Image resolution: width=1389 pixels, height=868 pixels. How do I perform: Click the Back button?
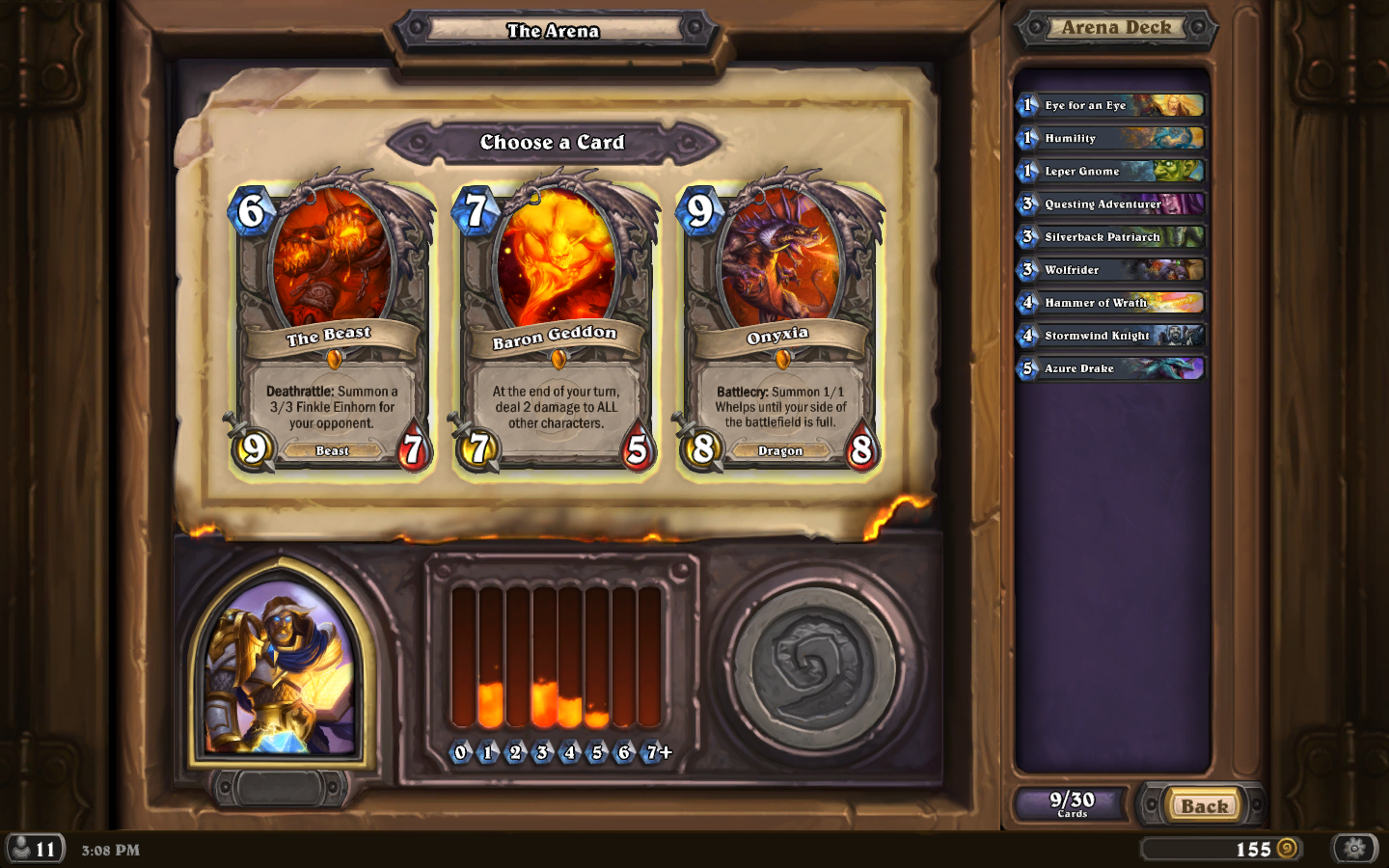1204,805
